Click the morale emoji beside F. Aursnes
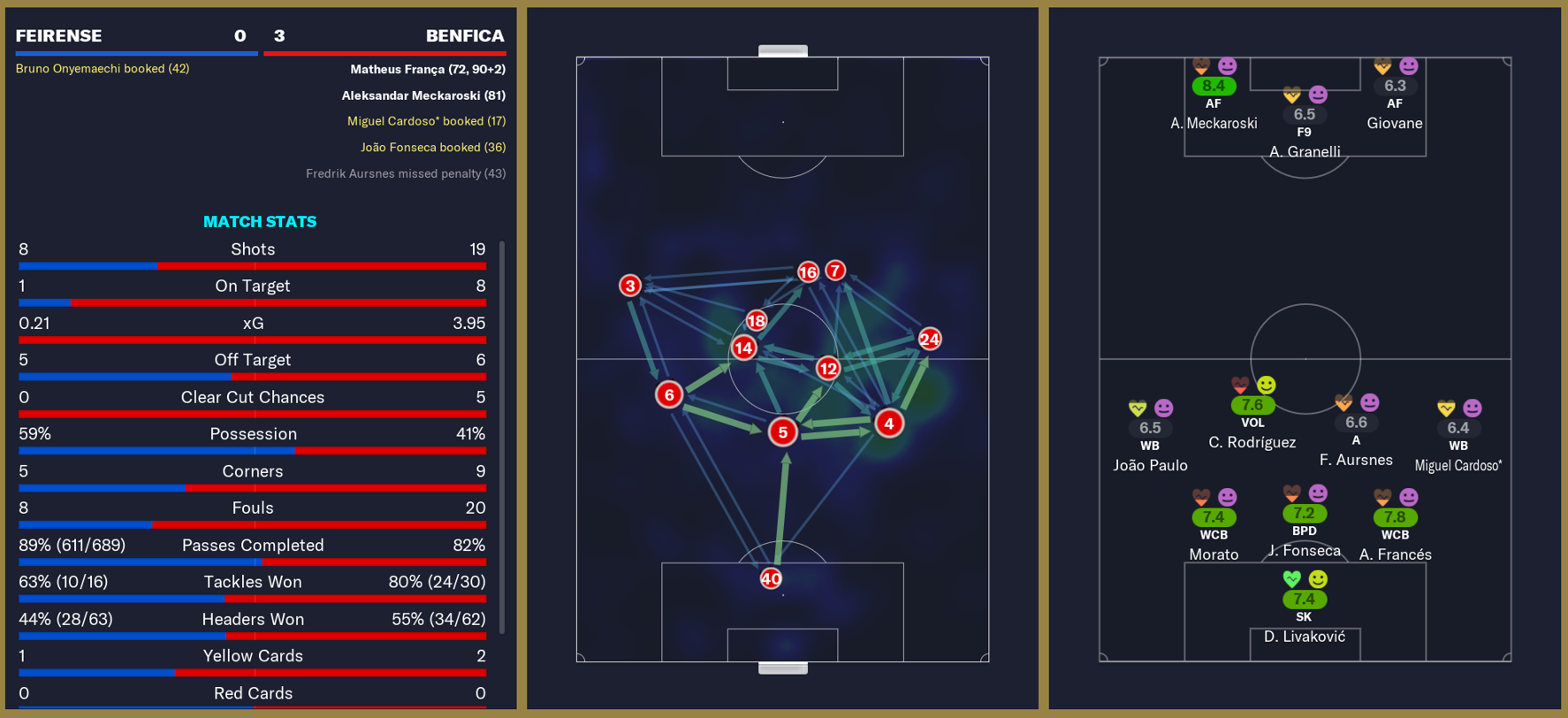Screen dimensions: 1568x718 point(1368,402)
